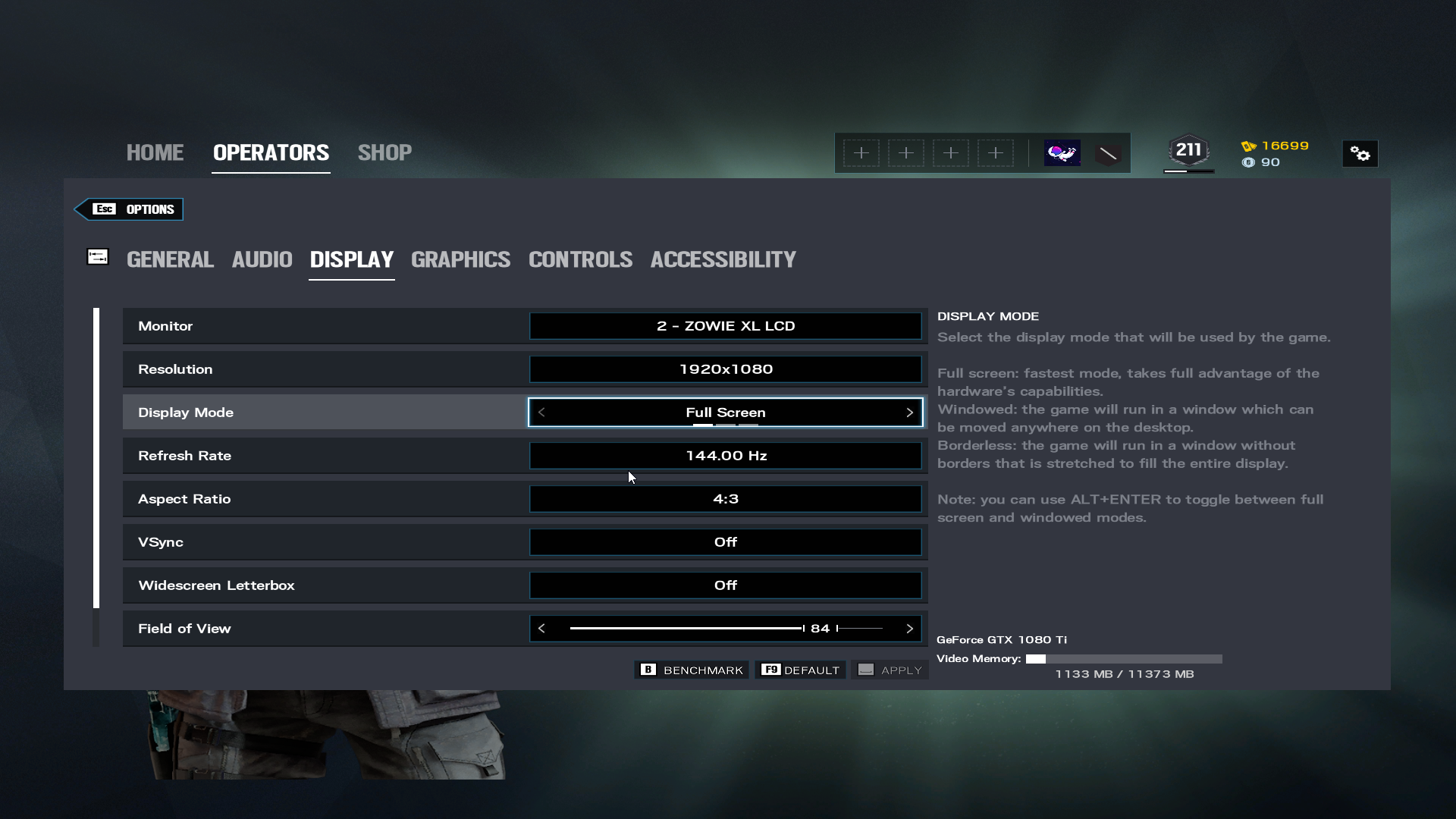1456x819 pixels.
Task: Go to the HOME menu
Action: [x=155, y=152]
